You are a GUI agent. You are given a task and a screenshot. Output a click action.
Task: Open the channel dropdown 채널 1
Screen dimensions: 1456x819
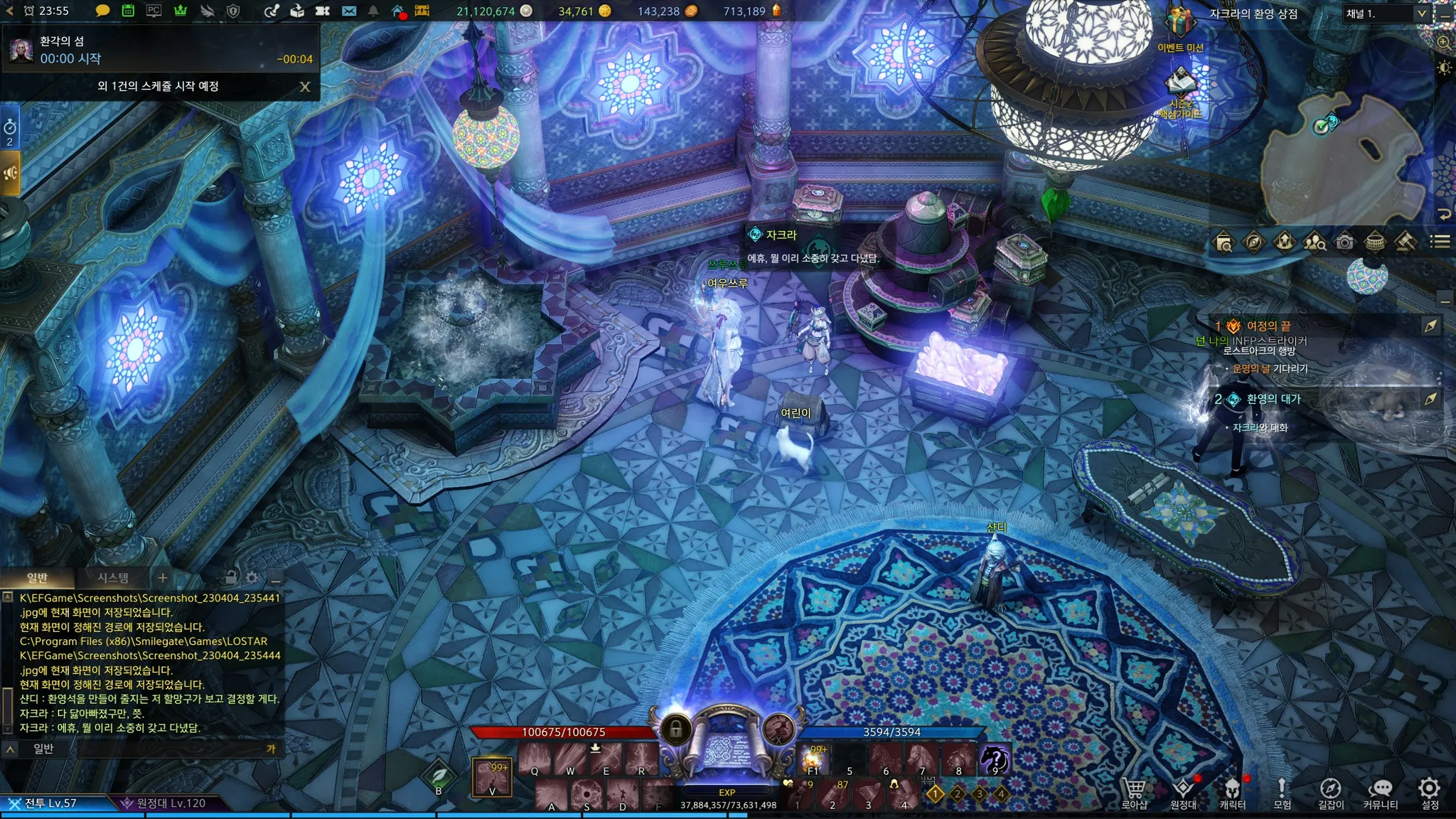[x=1385, y=14]
